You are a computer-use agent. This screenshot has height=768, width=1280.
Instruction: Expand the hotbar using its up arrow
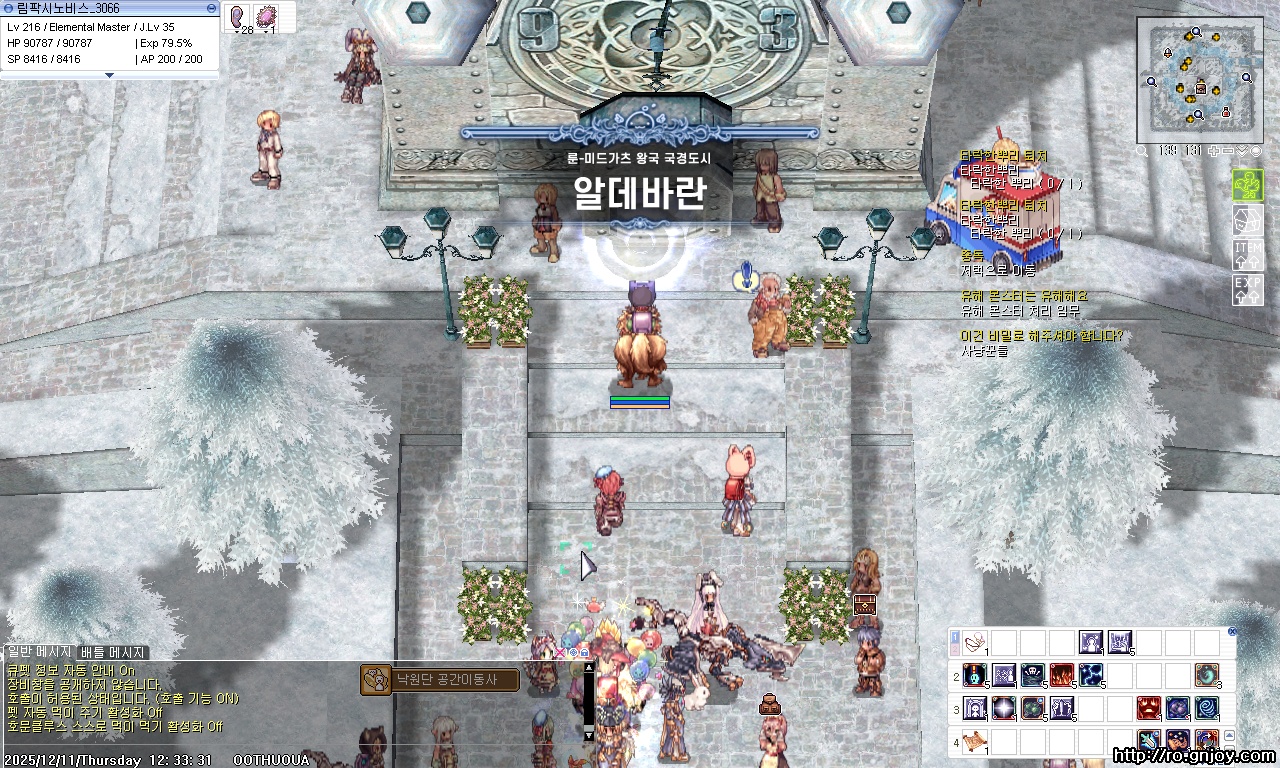(x=1229, y=735)
